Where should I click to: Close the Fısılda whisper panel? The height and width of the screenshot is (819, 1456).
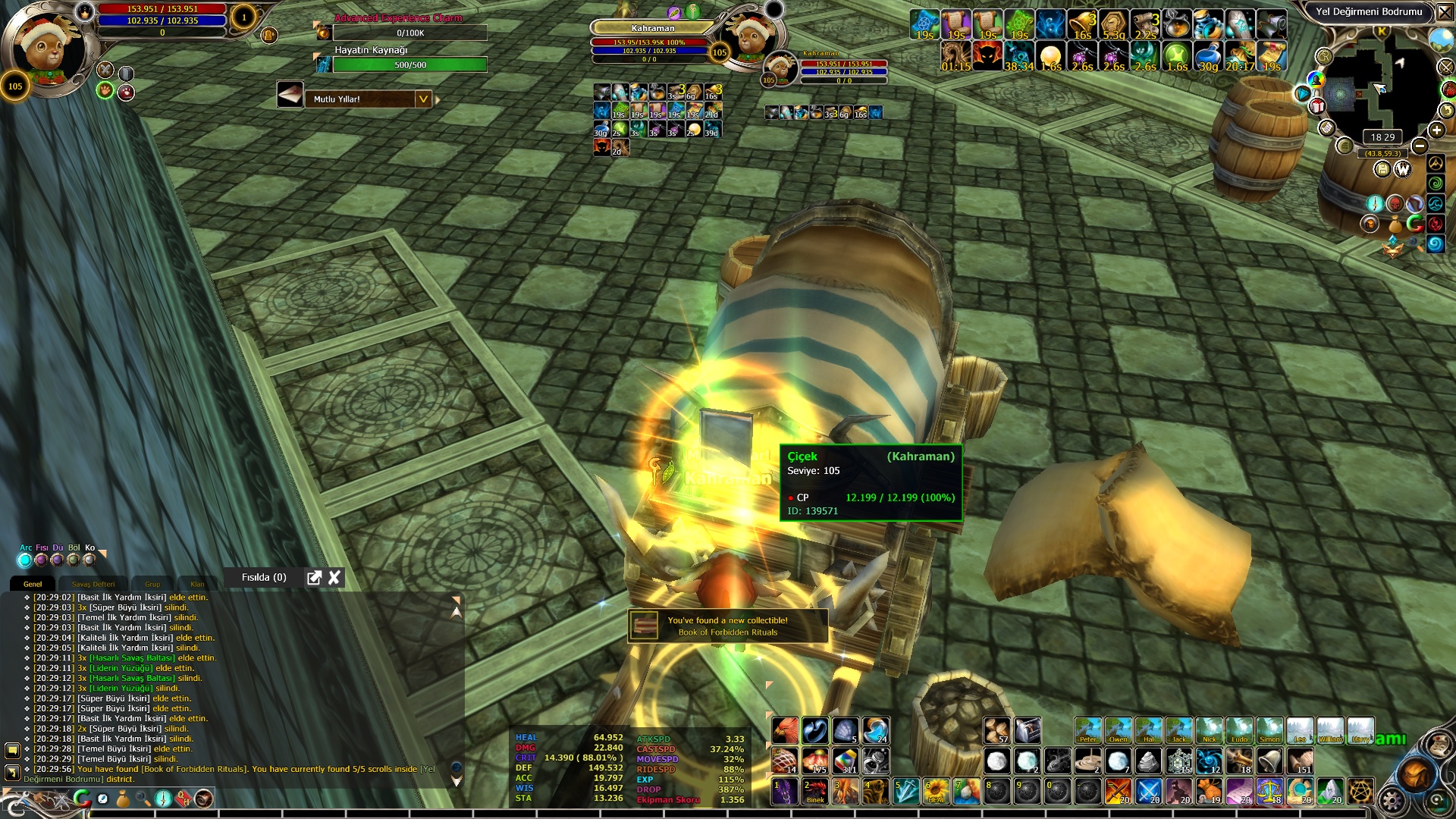[x=334, y=578]
